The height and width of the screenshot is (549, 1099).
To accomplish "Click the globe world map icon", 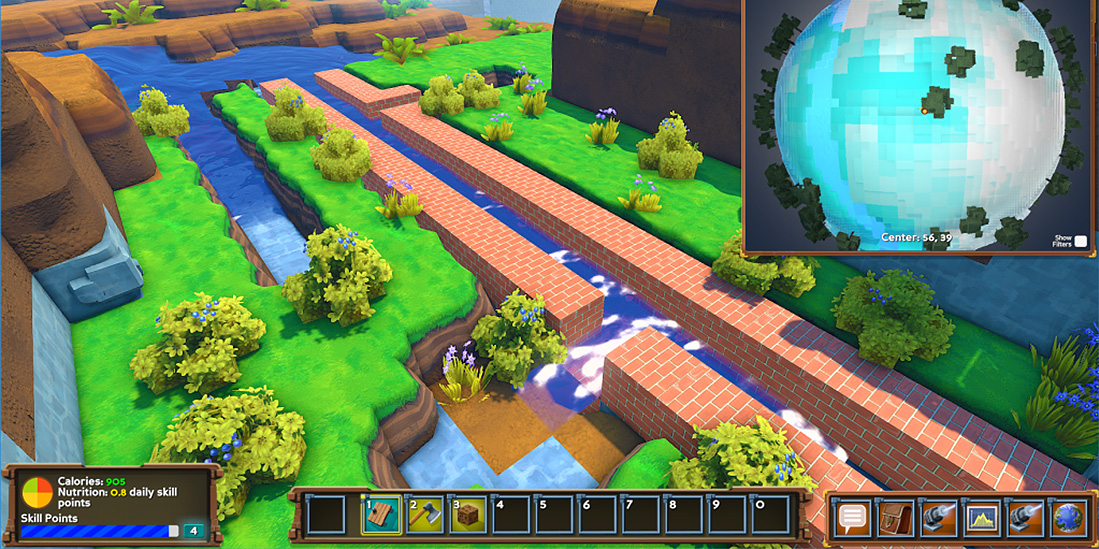I will (x=1068, y=518).
